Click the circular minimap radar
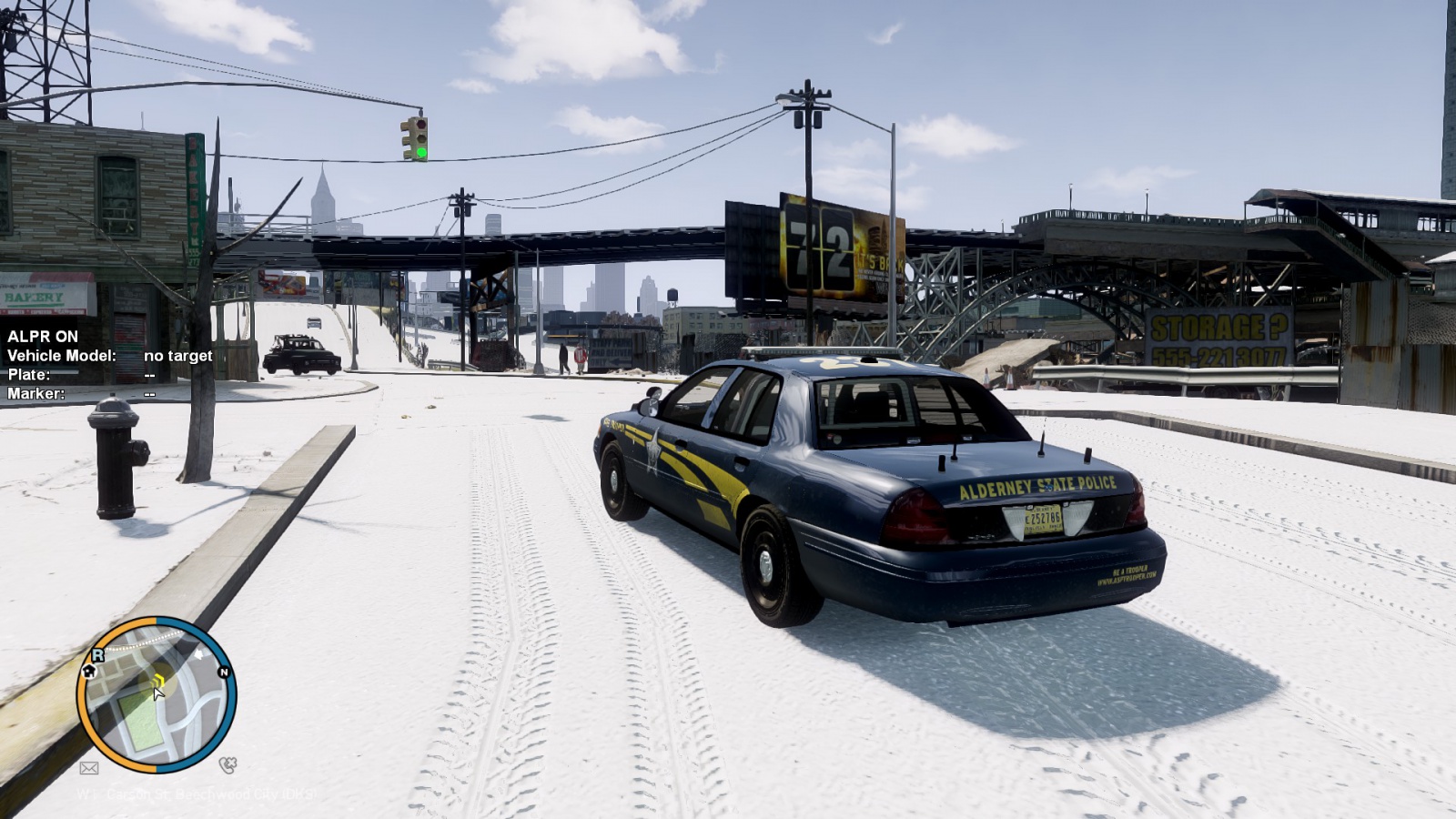1456x819 pixels. (x=157, y=696)
